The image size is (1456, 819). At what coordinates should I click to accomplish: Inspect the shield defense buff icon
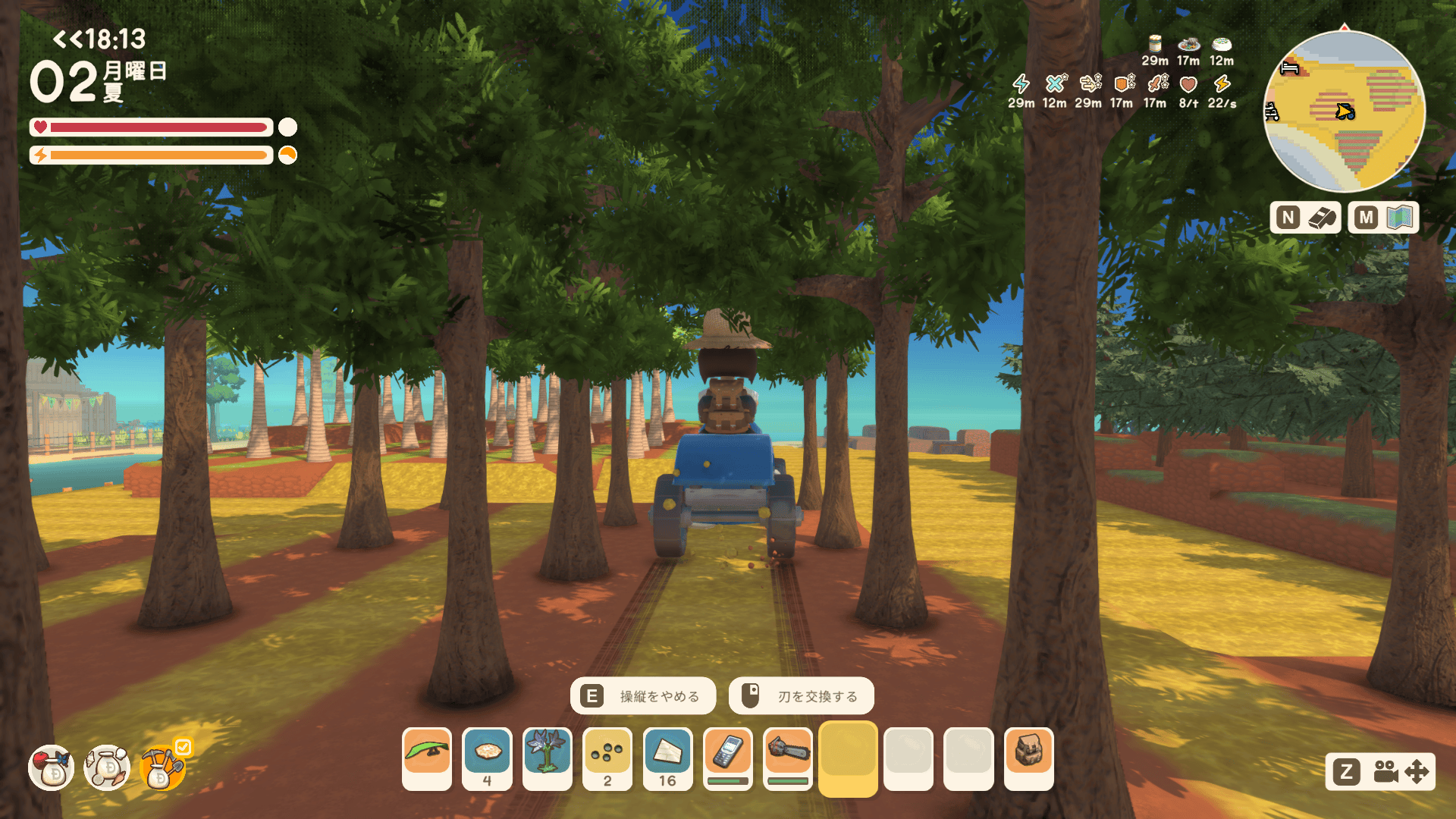pos(1122,83)
